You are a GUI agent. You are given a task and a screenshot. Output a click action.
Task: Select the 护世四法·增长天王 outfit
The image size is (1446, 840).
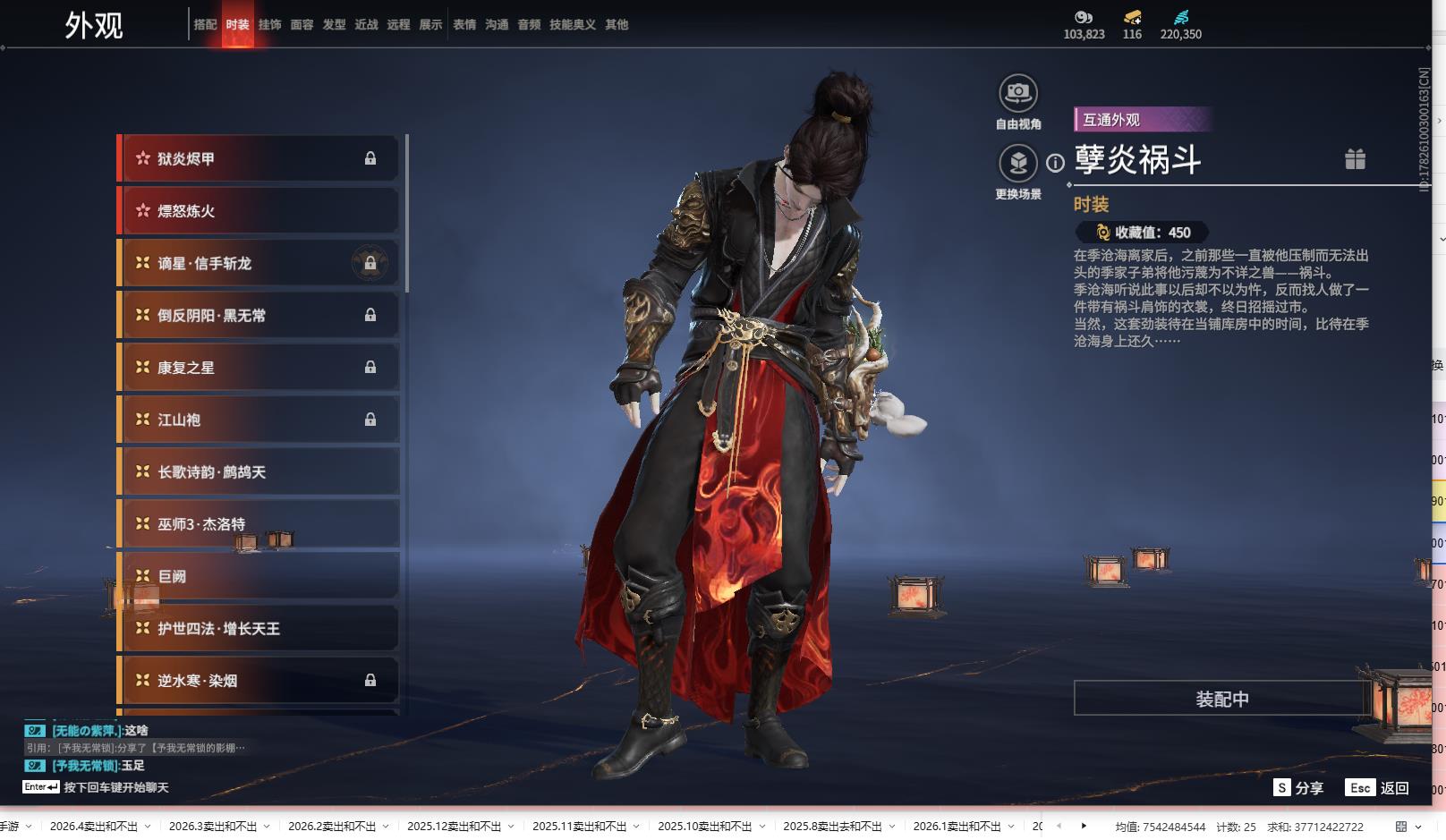(x=259, y=629)
